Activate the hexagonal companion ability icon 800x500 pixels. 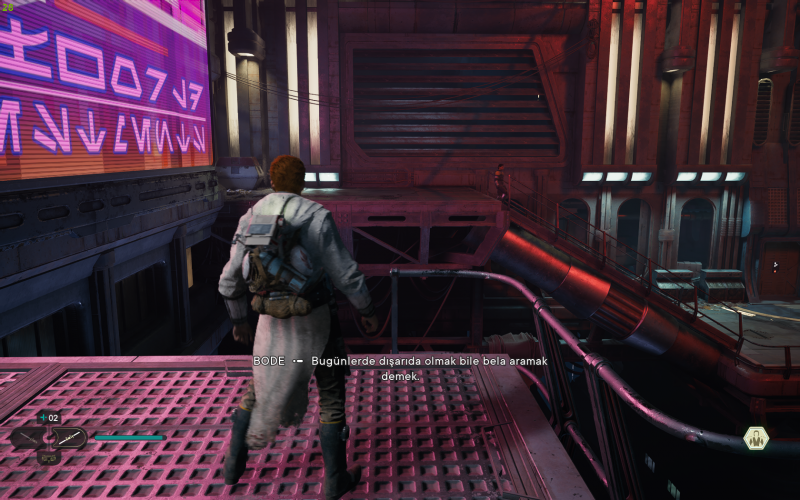(x=756, y=438)
